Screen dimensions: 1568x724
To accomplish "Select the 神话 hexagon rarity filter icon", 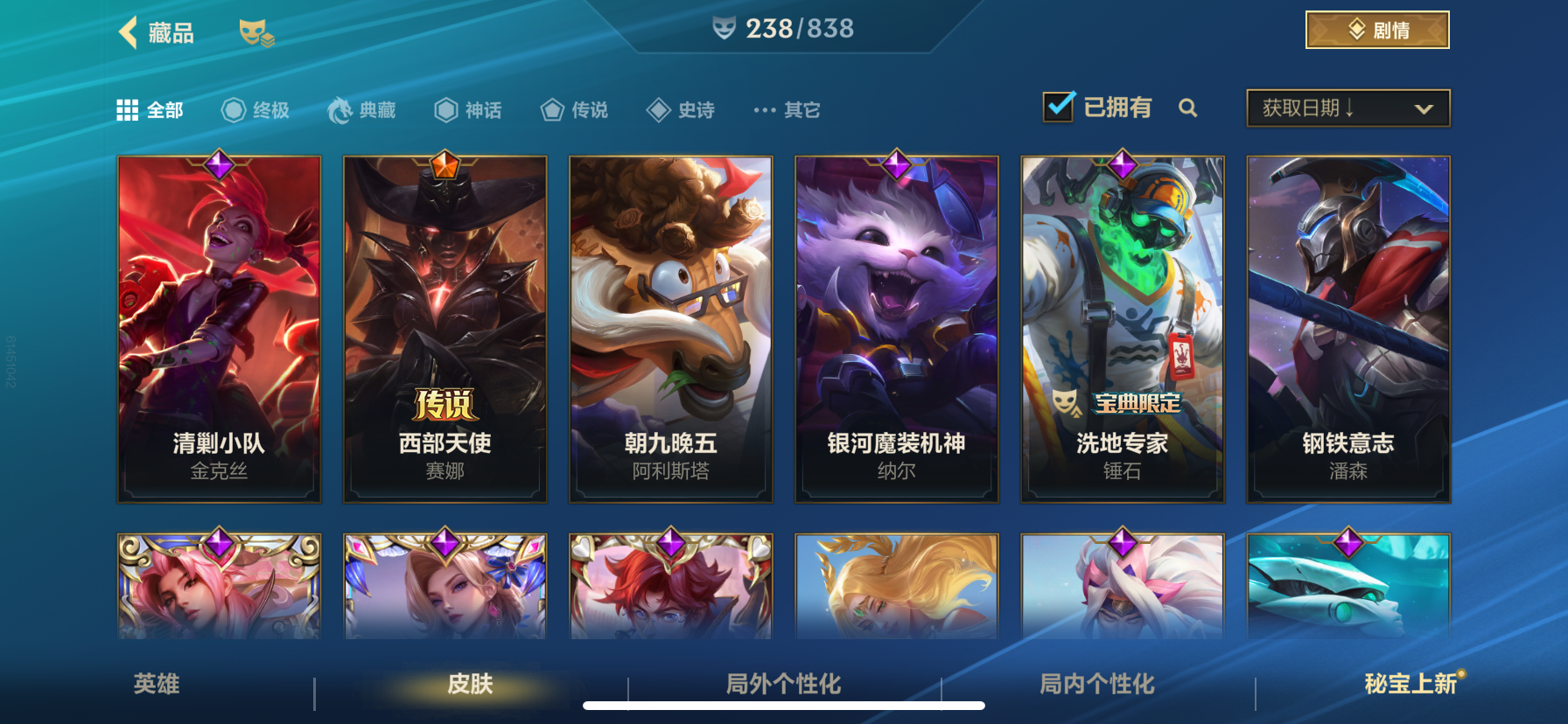I will pyautogui.click(x=445, y=109).
